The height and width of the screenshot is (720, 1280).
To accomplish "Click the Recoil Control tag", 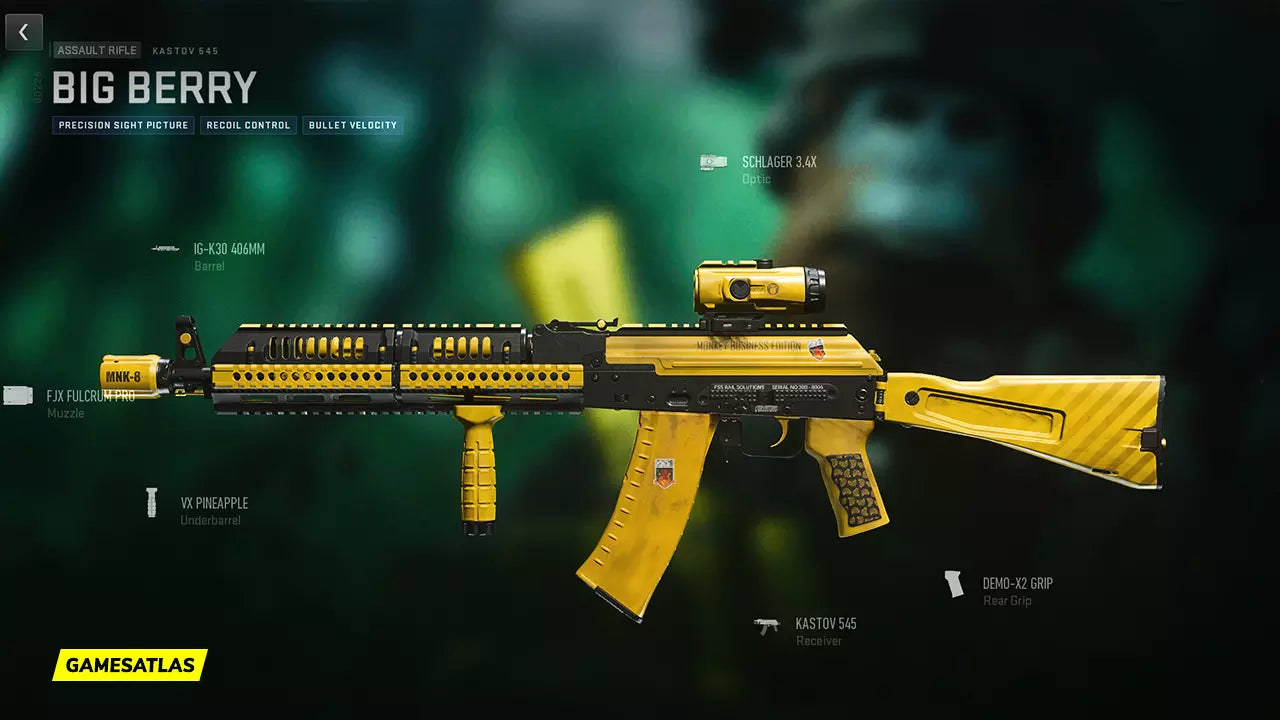I will [x=248, y=126].
